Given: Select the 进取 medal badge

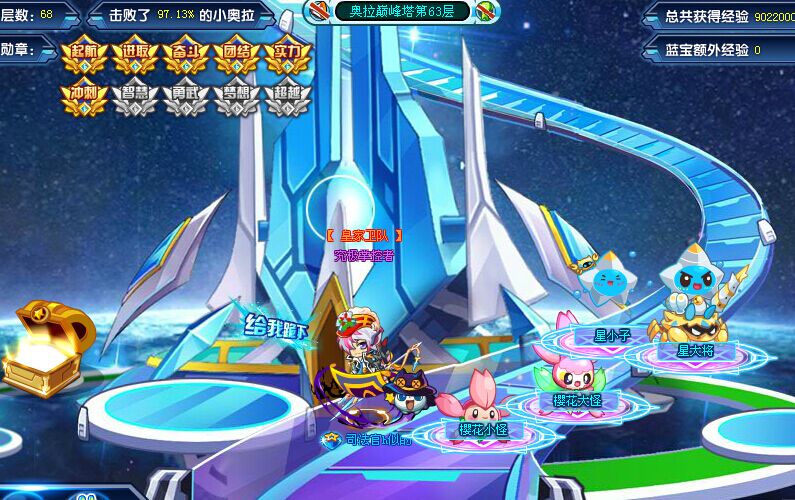Looking at the screenshot, I should (x=135, y=57).
